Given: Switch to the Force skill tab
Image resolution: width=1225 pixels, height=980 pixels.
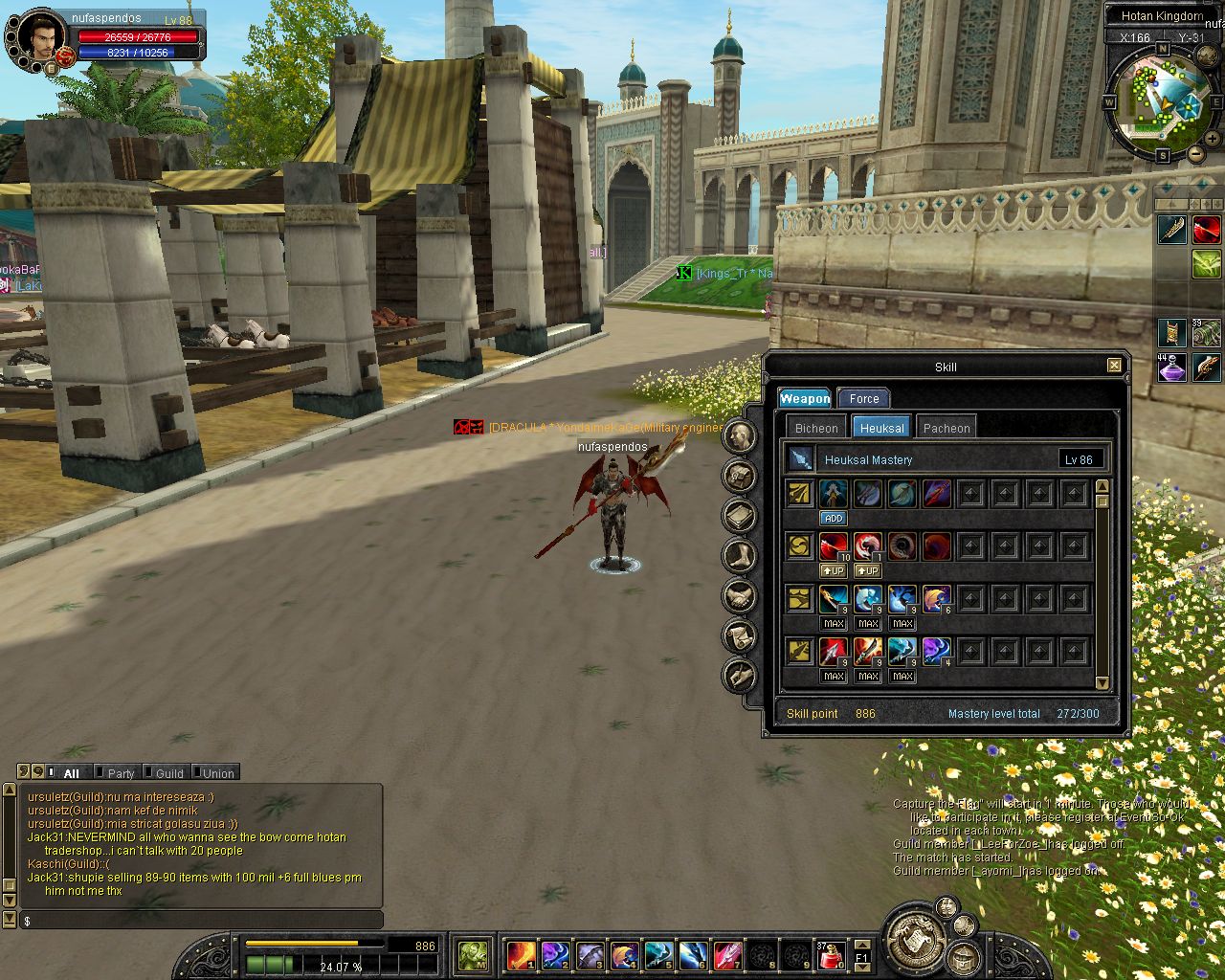Looking at the screenshot, I should [x=863, y=399].
